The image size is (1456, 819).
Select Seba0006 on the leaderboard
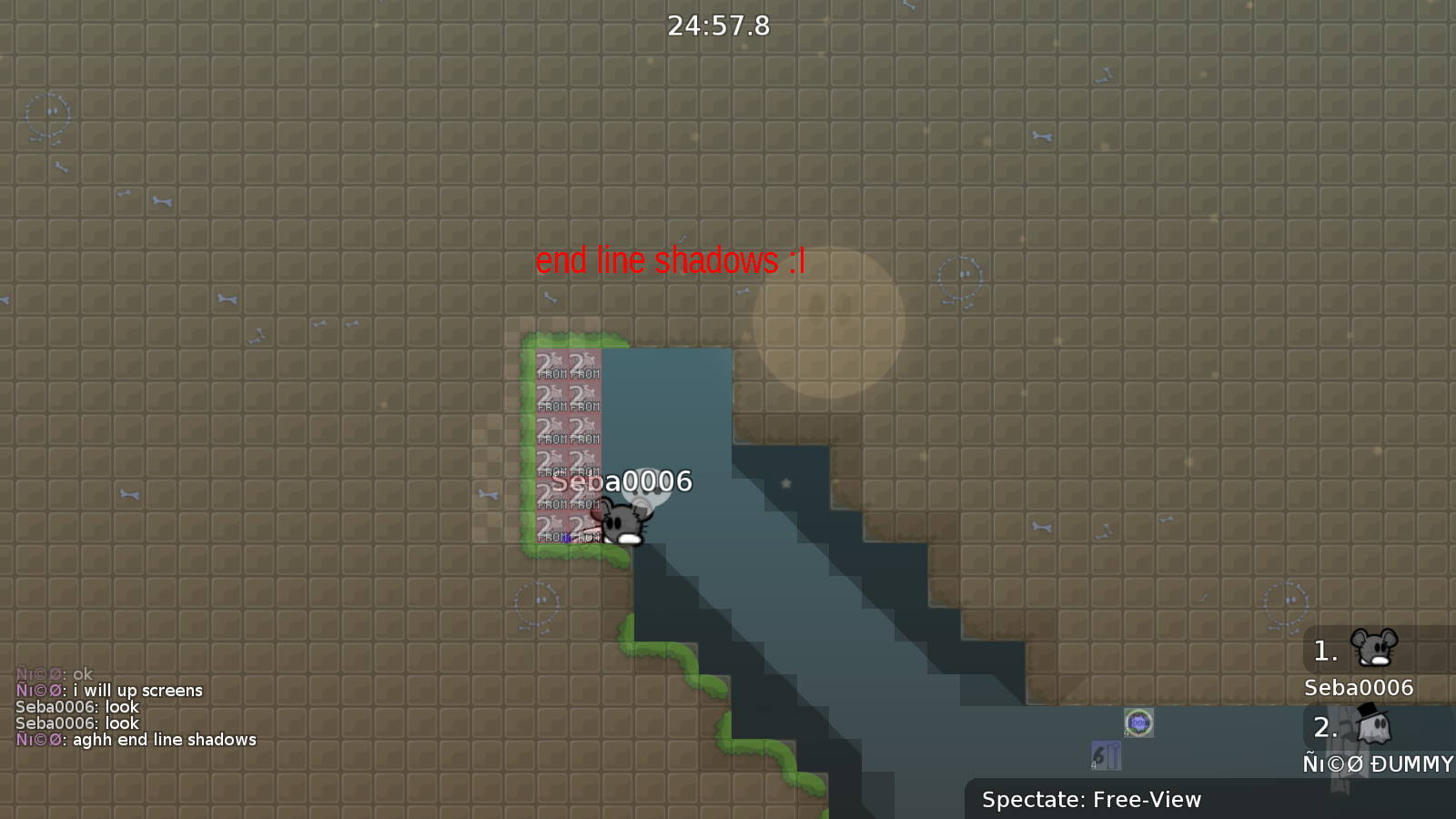(x=1357, y=688)
